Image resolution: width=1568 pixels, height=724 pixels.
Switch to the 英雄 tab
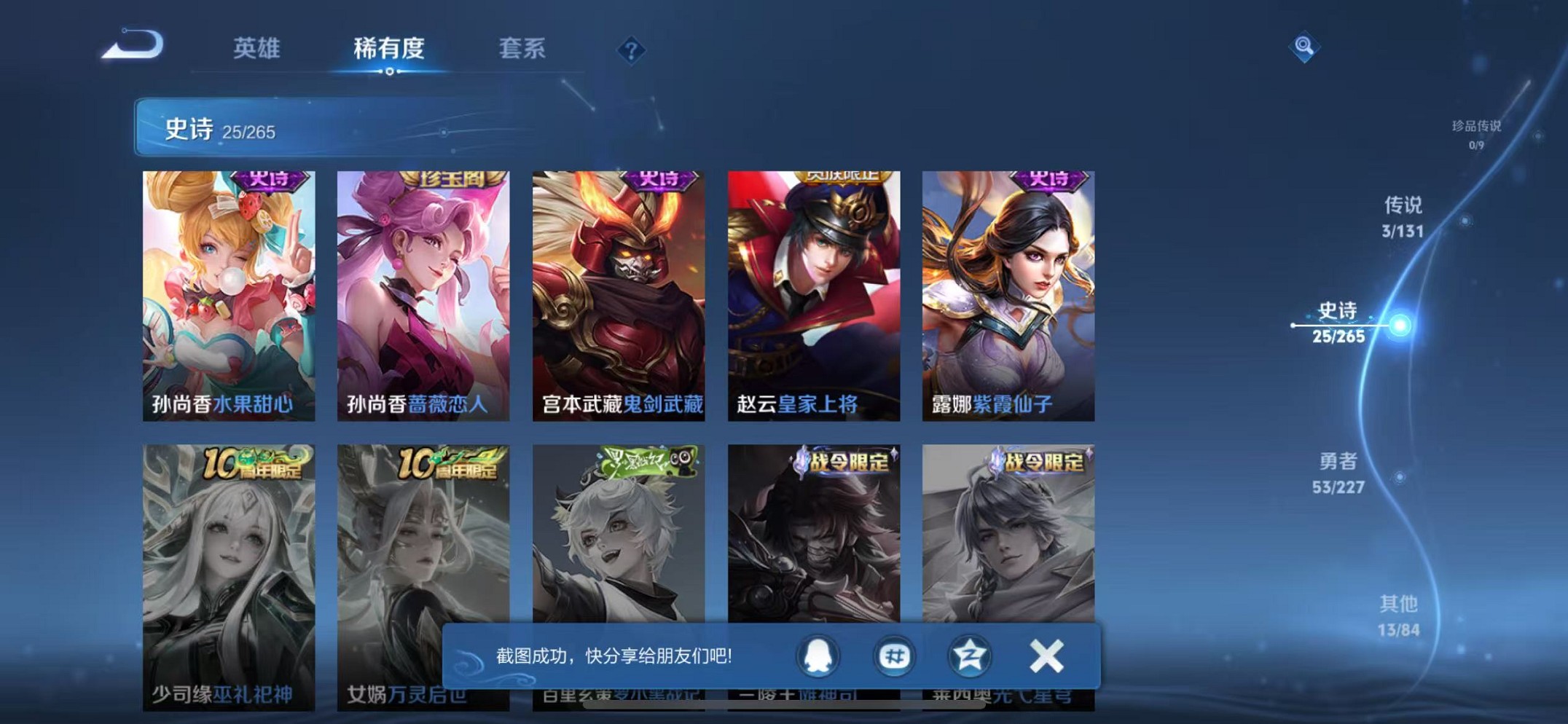click(256, 48)
